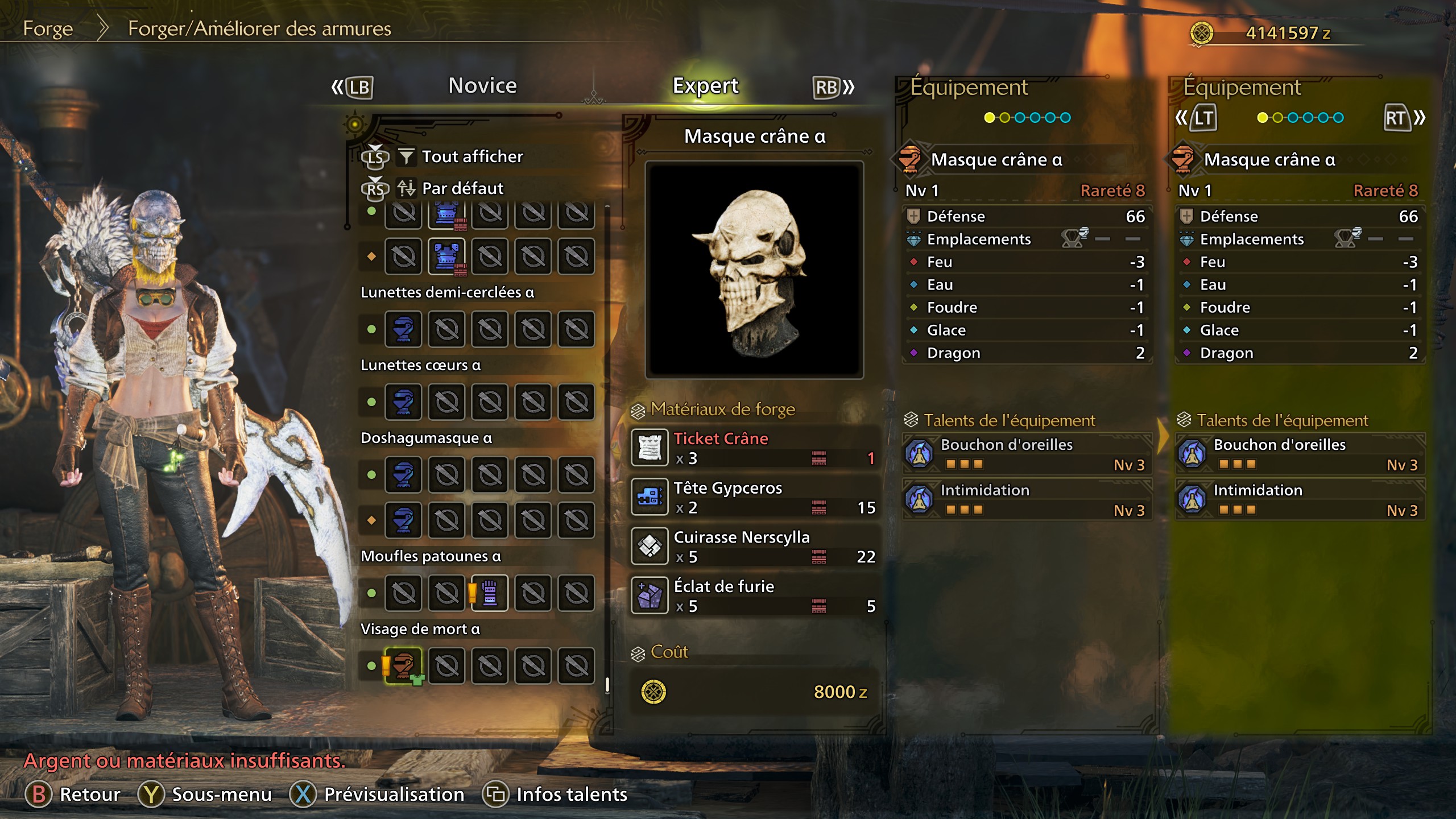Switch to the Novice tab
This screenshot has height=819, width=1456.
[482, 85]
